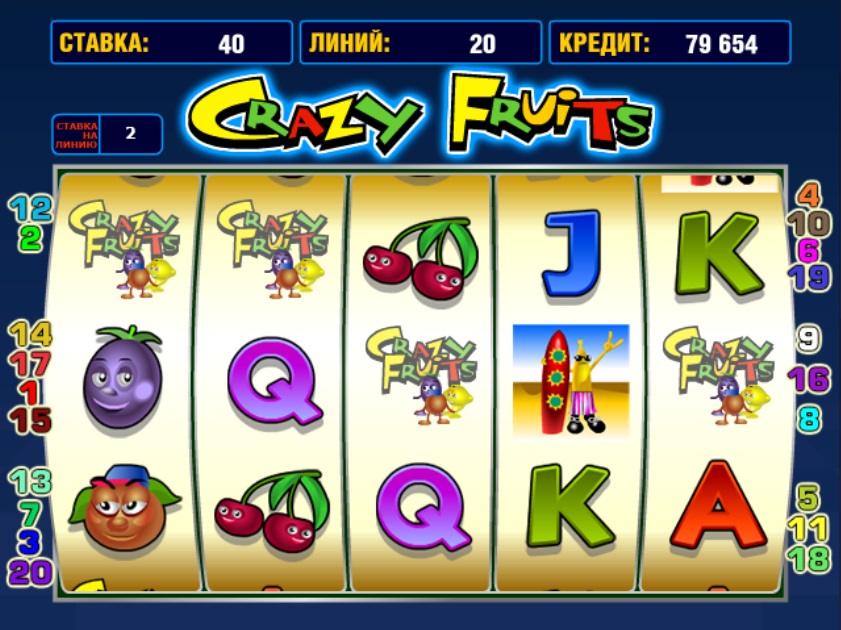
Task: Select payline number 12 marker
Action: 30,209
